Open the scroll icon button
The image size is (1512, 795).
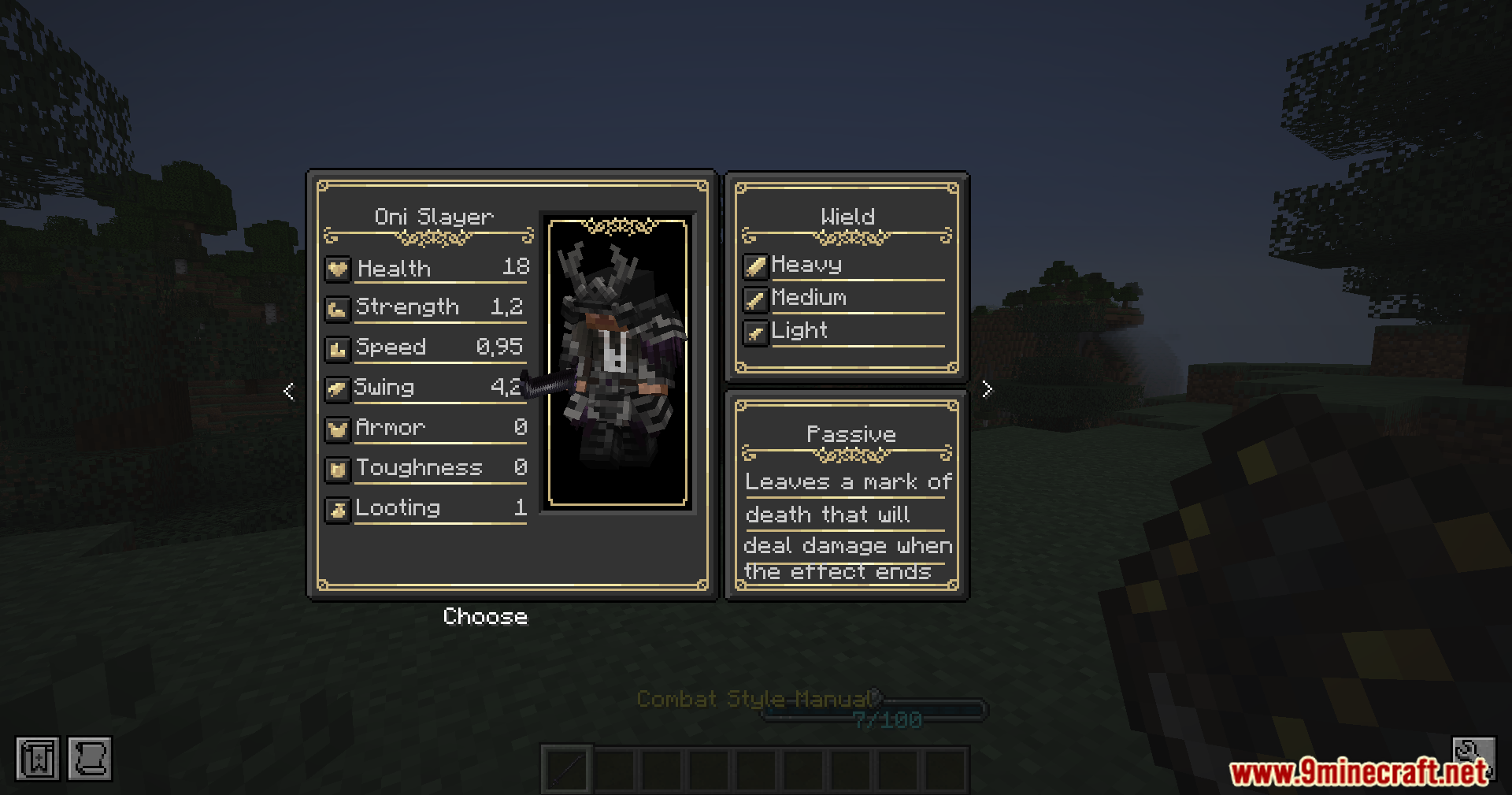(x=90, y=759)
